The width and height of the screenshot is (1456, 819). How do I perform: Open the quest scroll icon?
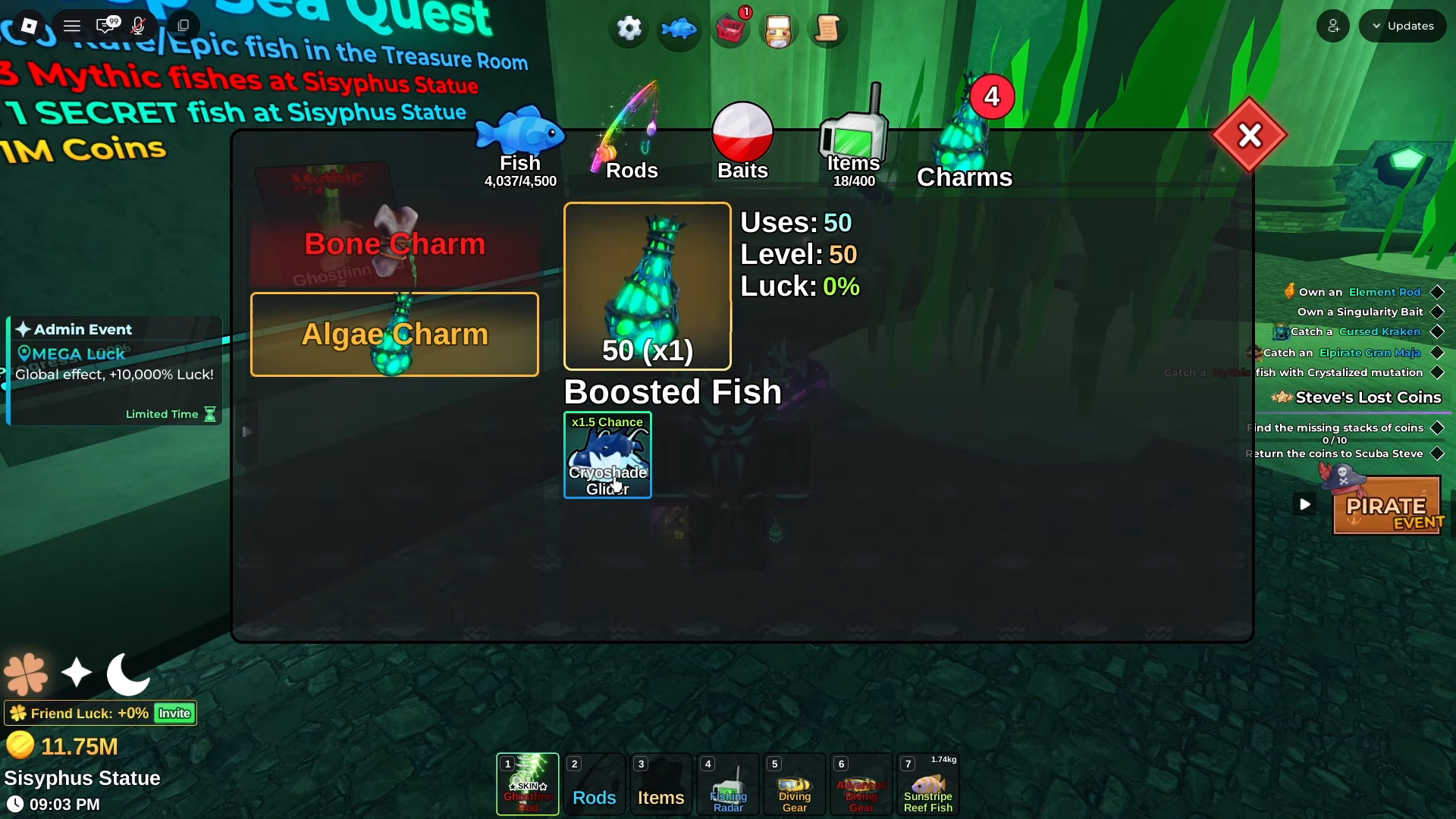coord(827,30)
